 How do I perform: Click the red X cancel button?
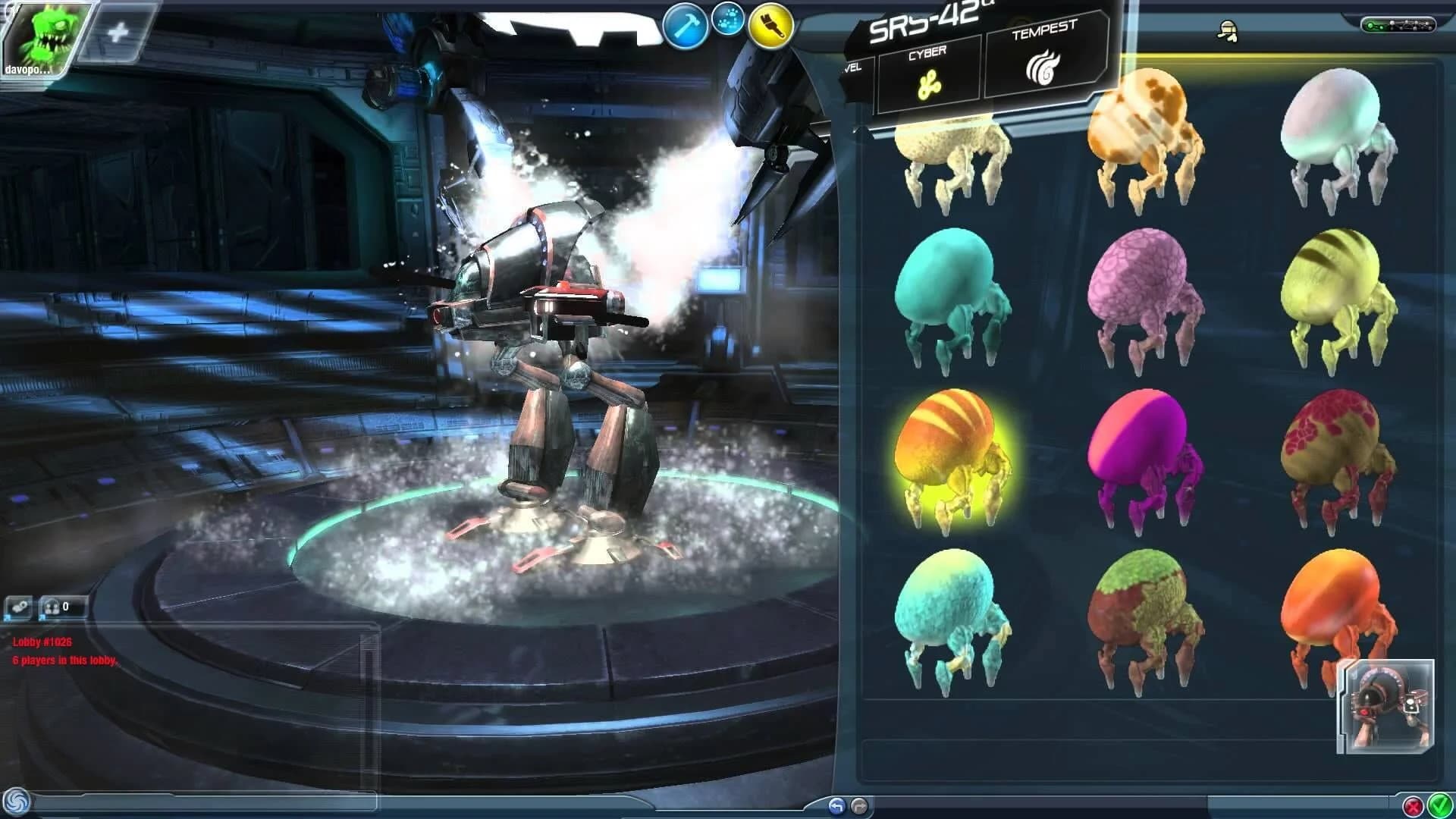pos(1414,806)
